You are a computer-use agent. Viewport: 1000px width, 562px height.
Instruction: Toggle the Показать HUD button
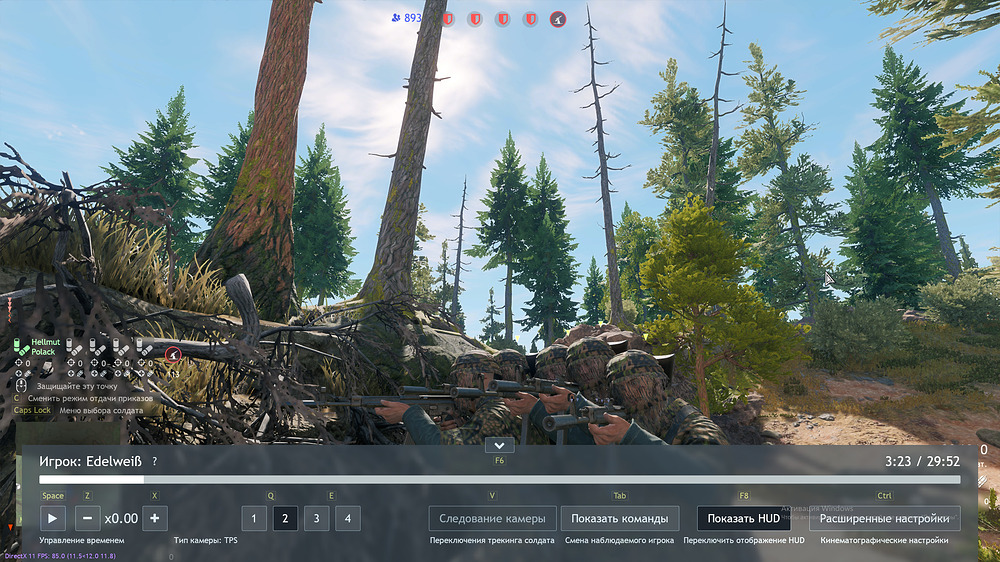[x=743, y=518]
